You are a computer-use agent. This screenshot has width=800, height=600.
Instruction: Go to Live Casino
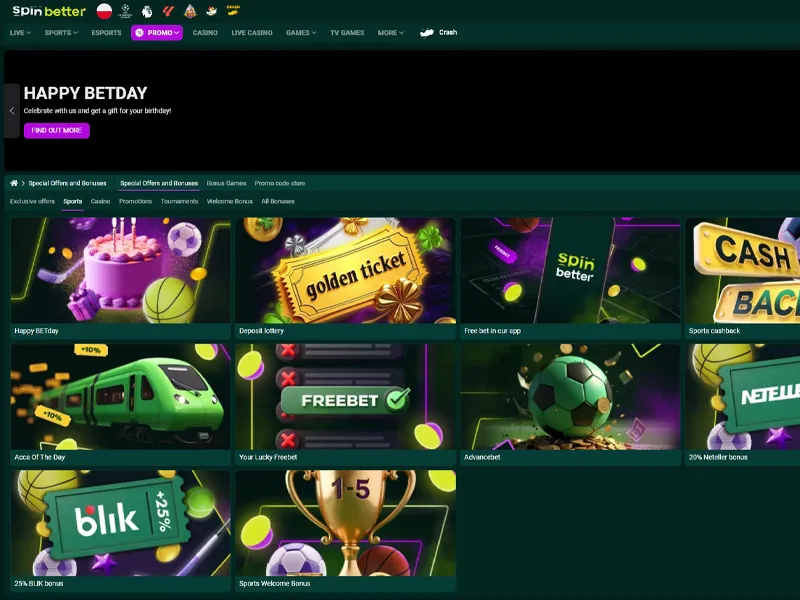[252, 33]
